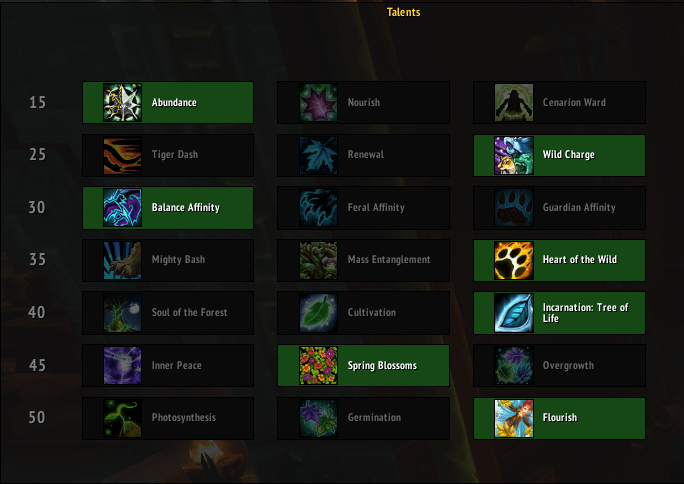Select the Soul of the Forest talent
Image resolution: width=684 pixels, height=484 pixels.
[168, 313]
